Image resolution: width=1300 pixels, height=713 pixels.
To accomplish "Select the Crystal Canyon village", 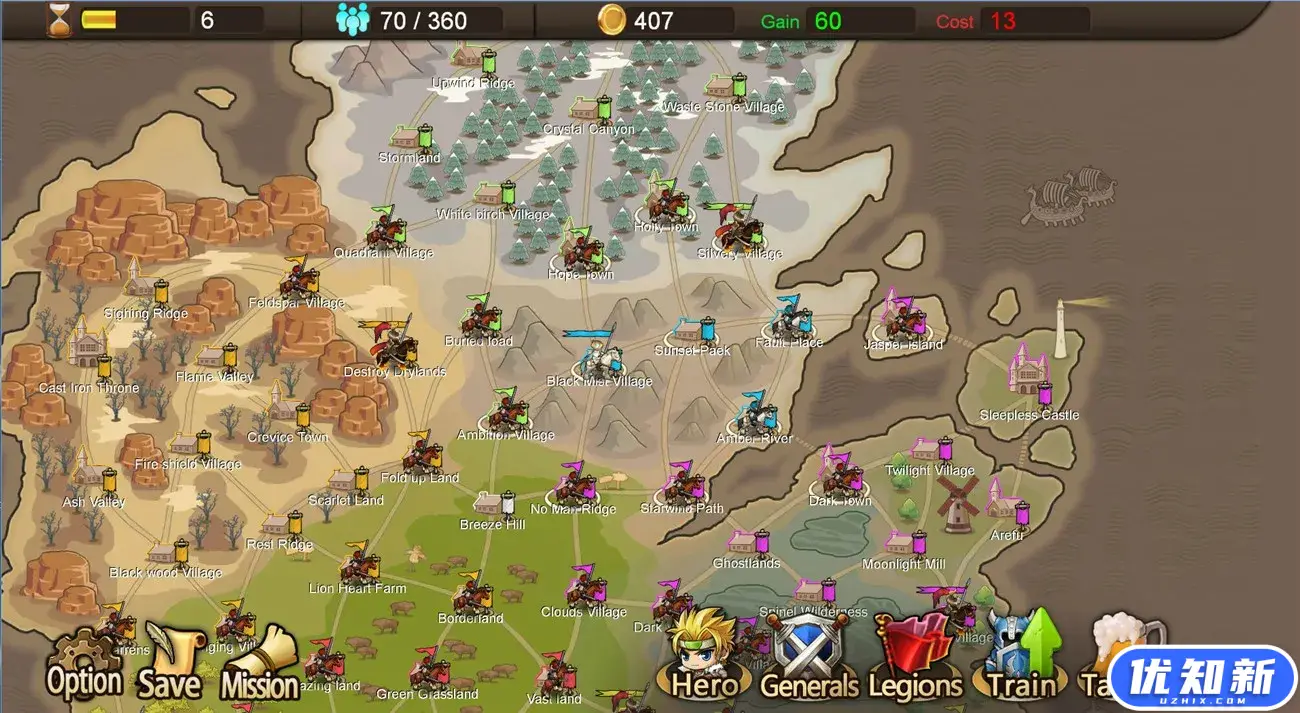I will pyautogui.click(x=588, y=110).
